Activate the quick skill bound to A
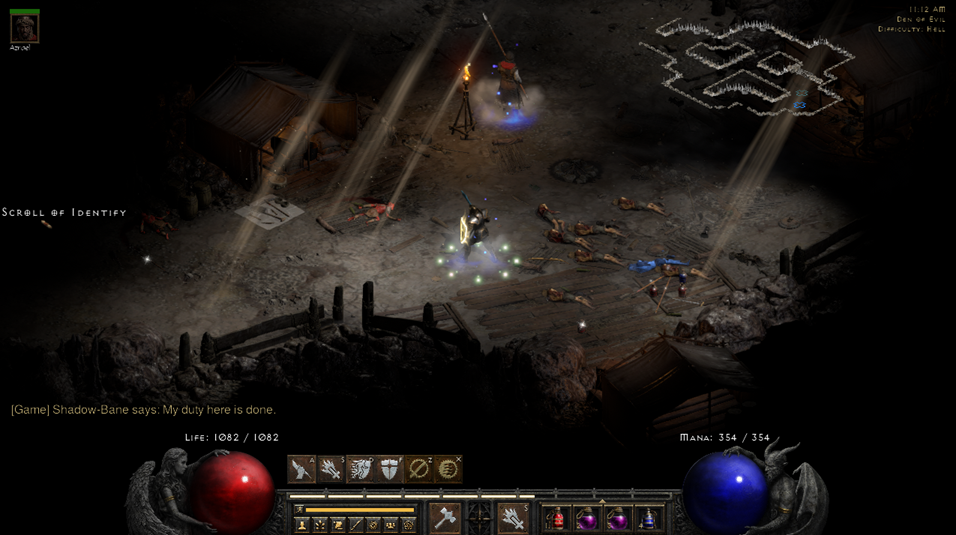Screen dimensions: 956x535 pyautogui.click(x=301, y=469)
